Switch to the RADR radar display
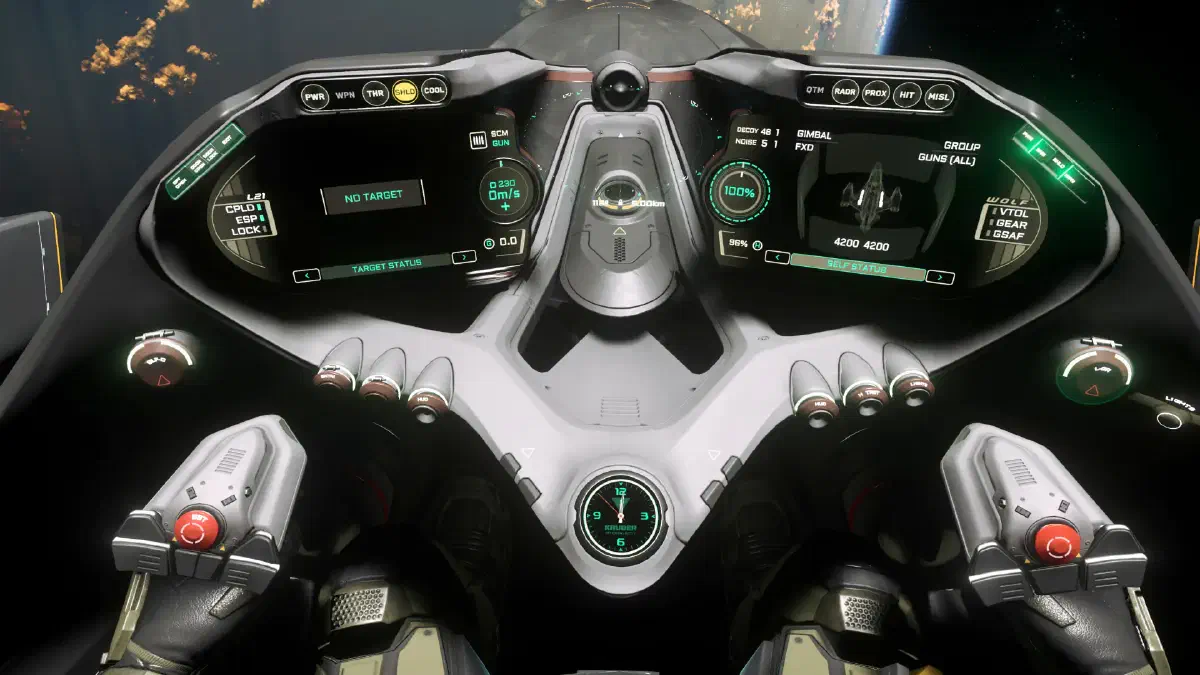This screenshot has height=675, width=1200. 846,91
